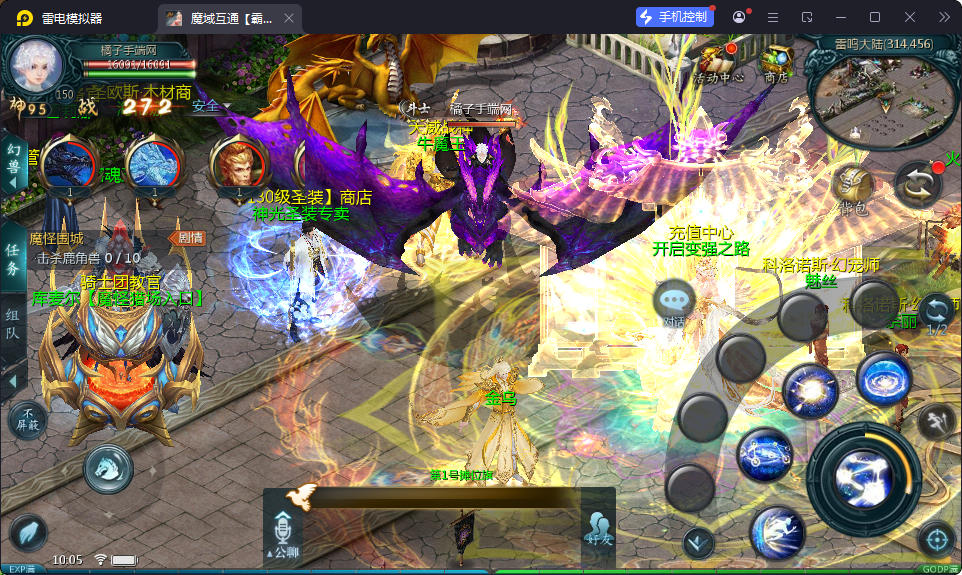This screenshot has width=962, height=575.
Task: Open the 对话 chat bubble button
Action: pos(674,302)
